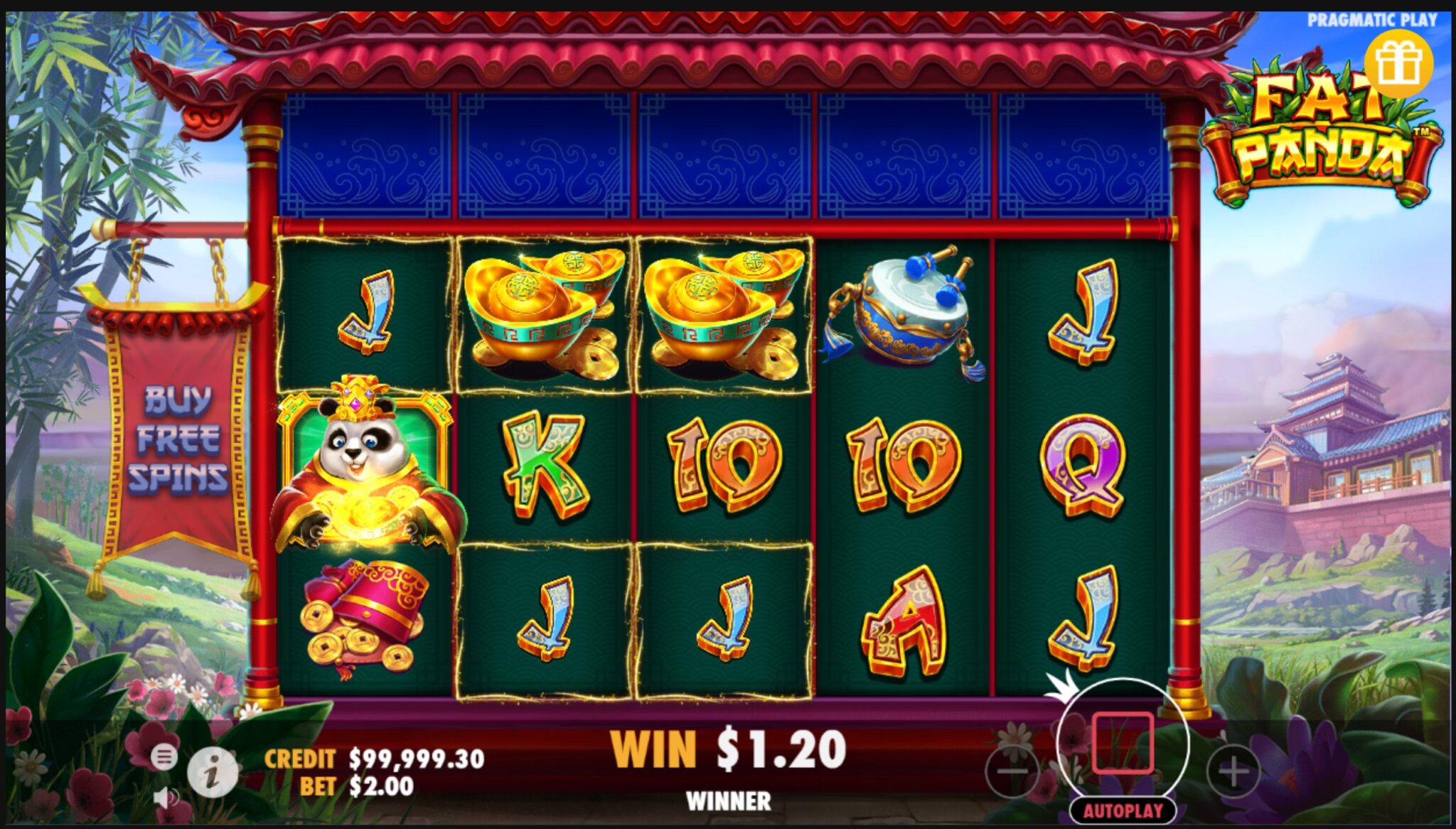Stop the current autoplay spin
This screenshot has width=1456, height=829.
pos(1124,741)
